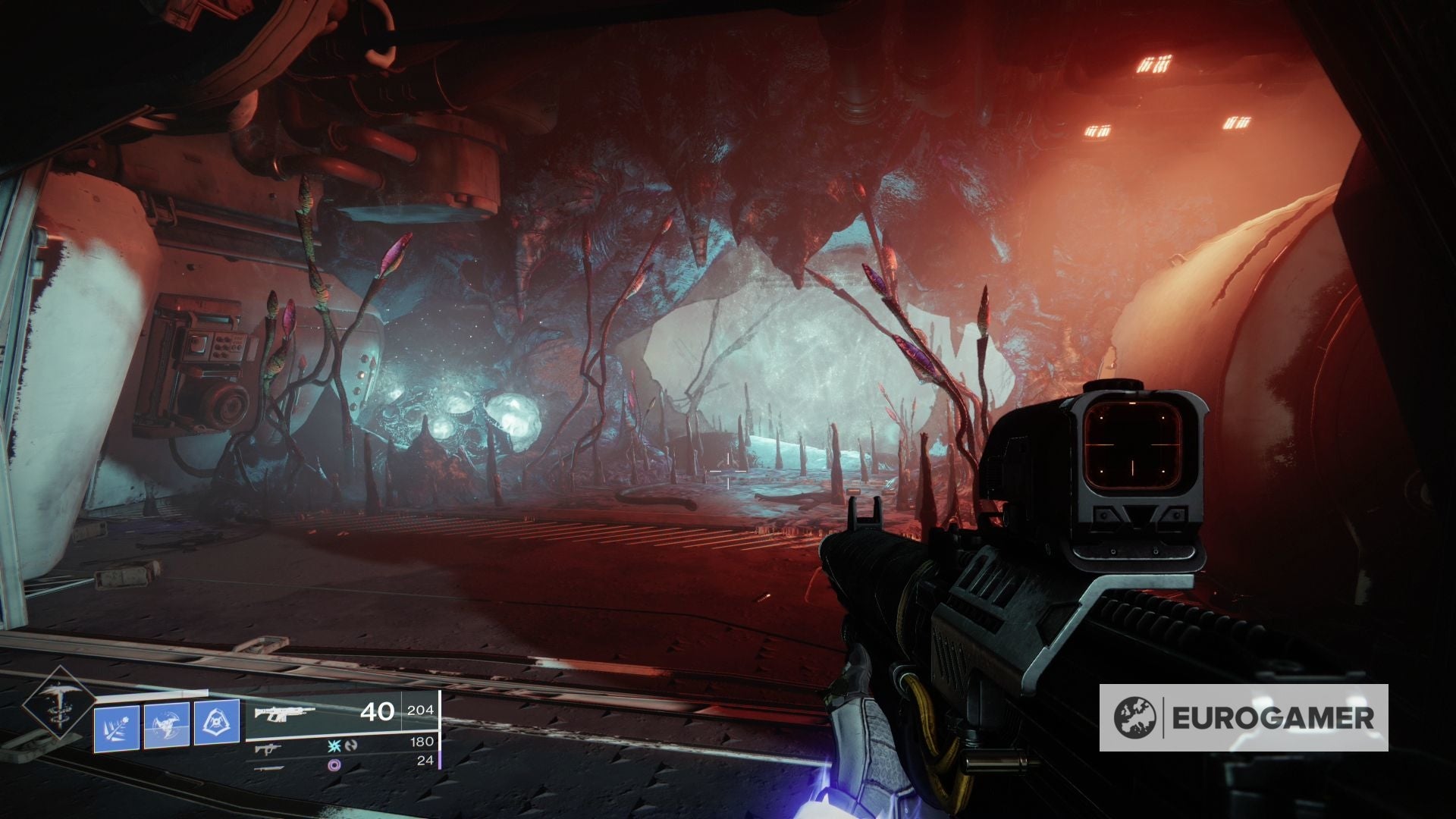Viewport: 1456px width, 819px height.
Task: Select the sword heavy weapon icon
Action: click(x=268, y=768)
